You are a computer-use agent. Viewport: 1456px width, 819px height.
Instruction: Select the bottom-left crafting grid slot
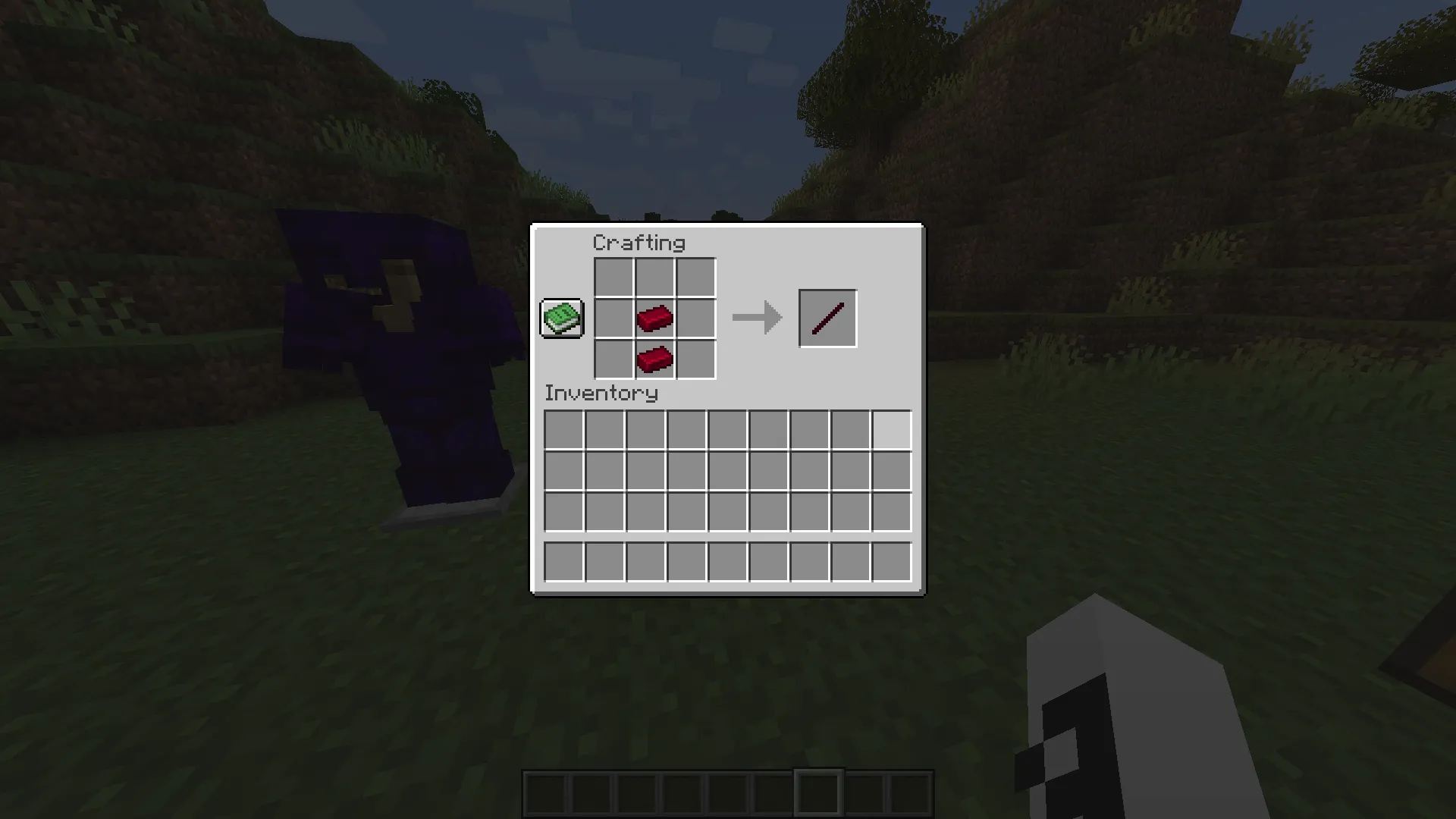[613, 358]
